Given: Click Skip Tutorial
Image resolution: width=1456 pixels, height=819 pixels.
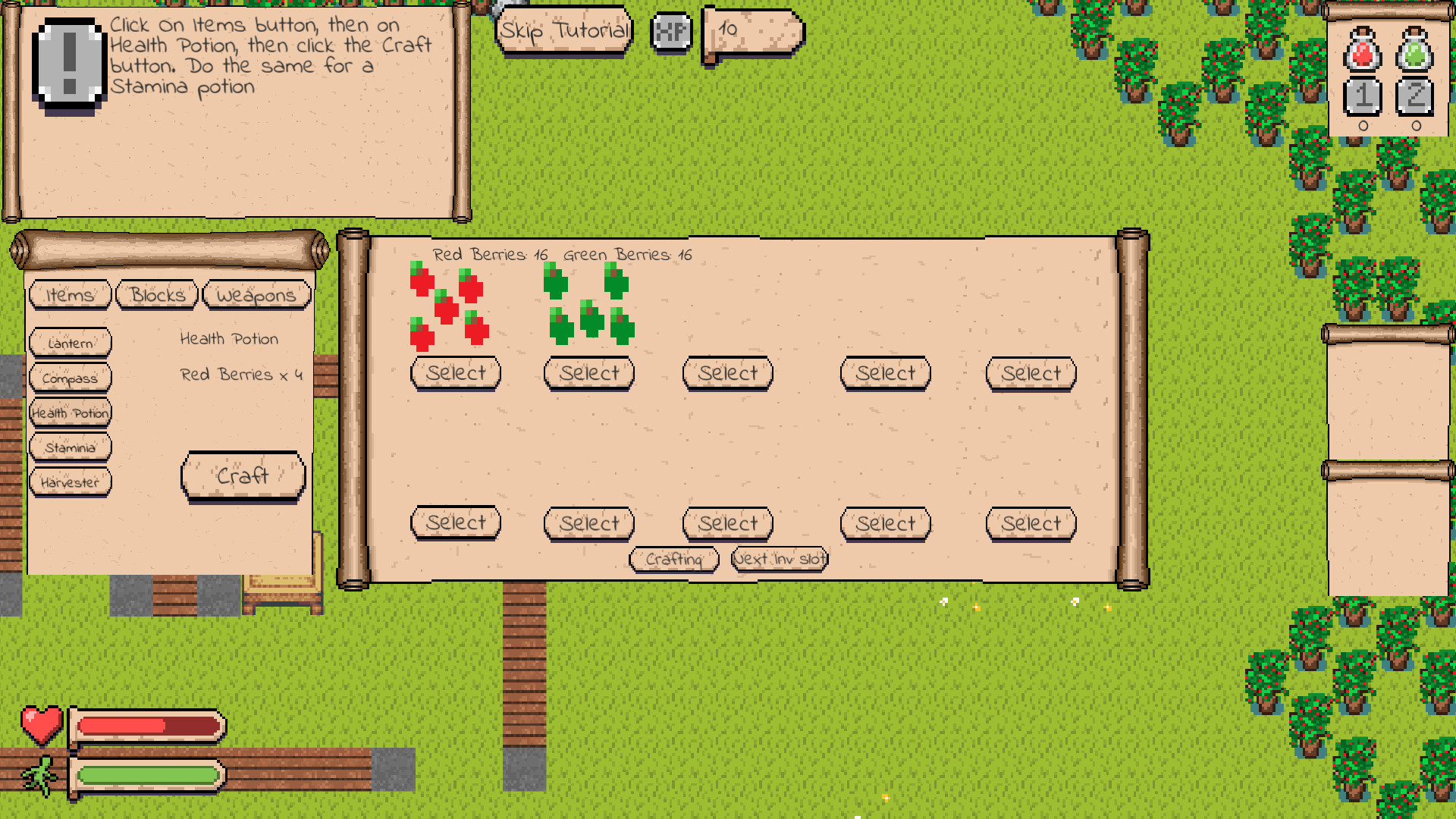Looking at the screenshot, I should tap(563, 32).
